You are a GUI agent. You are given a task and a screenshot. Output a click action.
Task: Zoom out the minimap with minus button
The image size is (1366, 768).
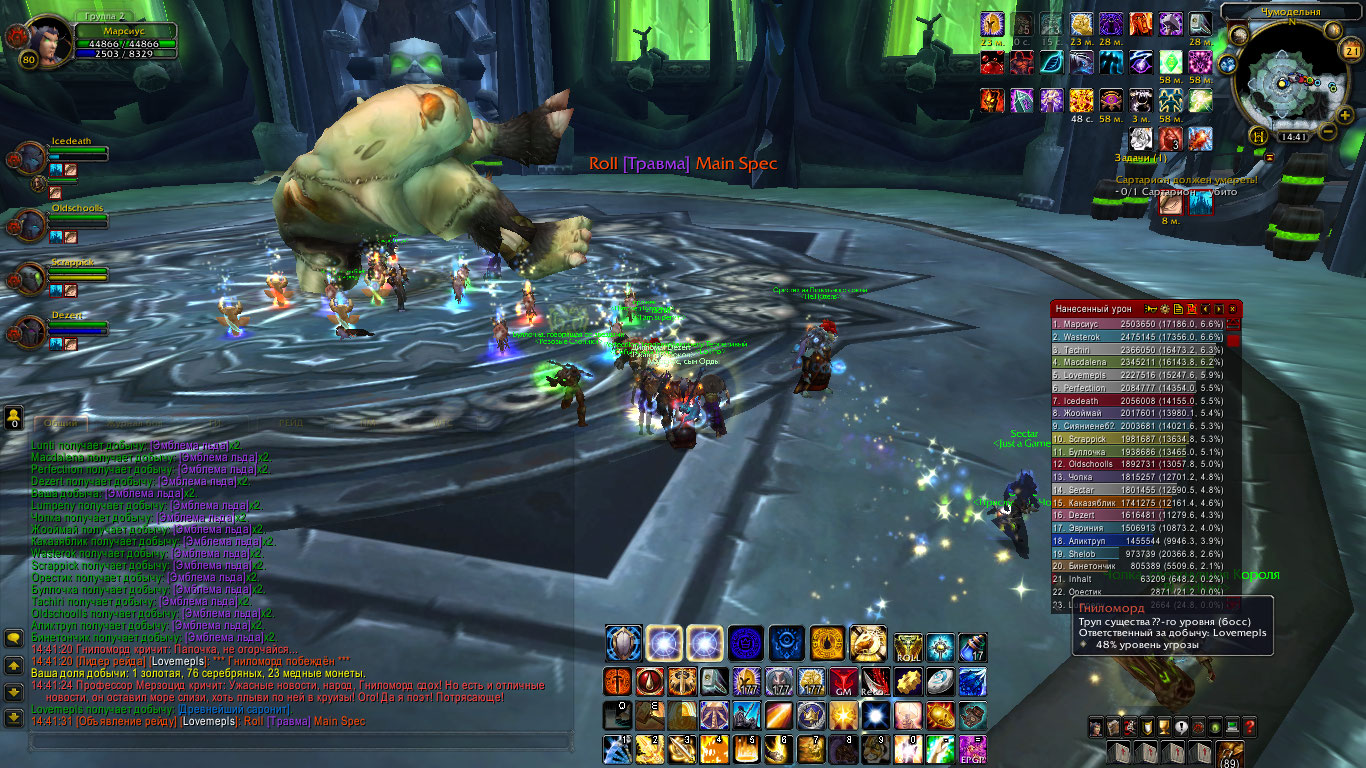[x=1329, y=131]
